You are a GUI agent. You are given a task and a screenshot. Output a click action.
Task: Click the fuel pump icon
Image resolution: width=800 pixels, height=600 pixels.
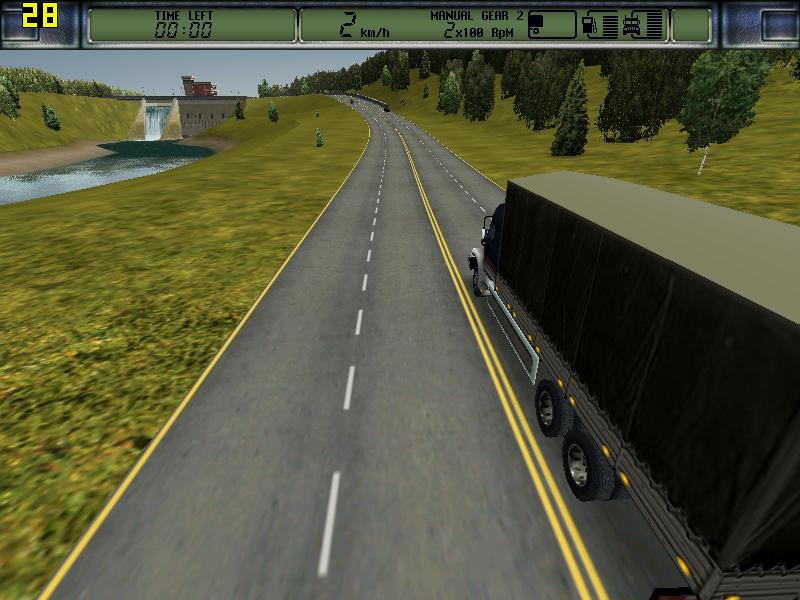(x=590, y=24)
